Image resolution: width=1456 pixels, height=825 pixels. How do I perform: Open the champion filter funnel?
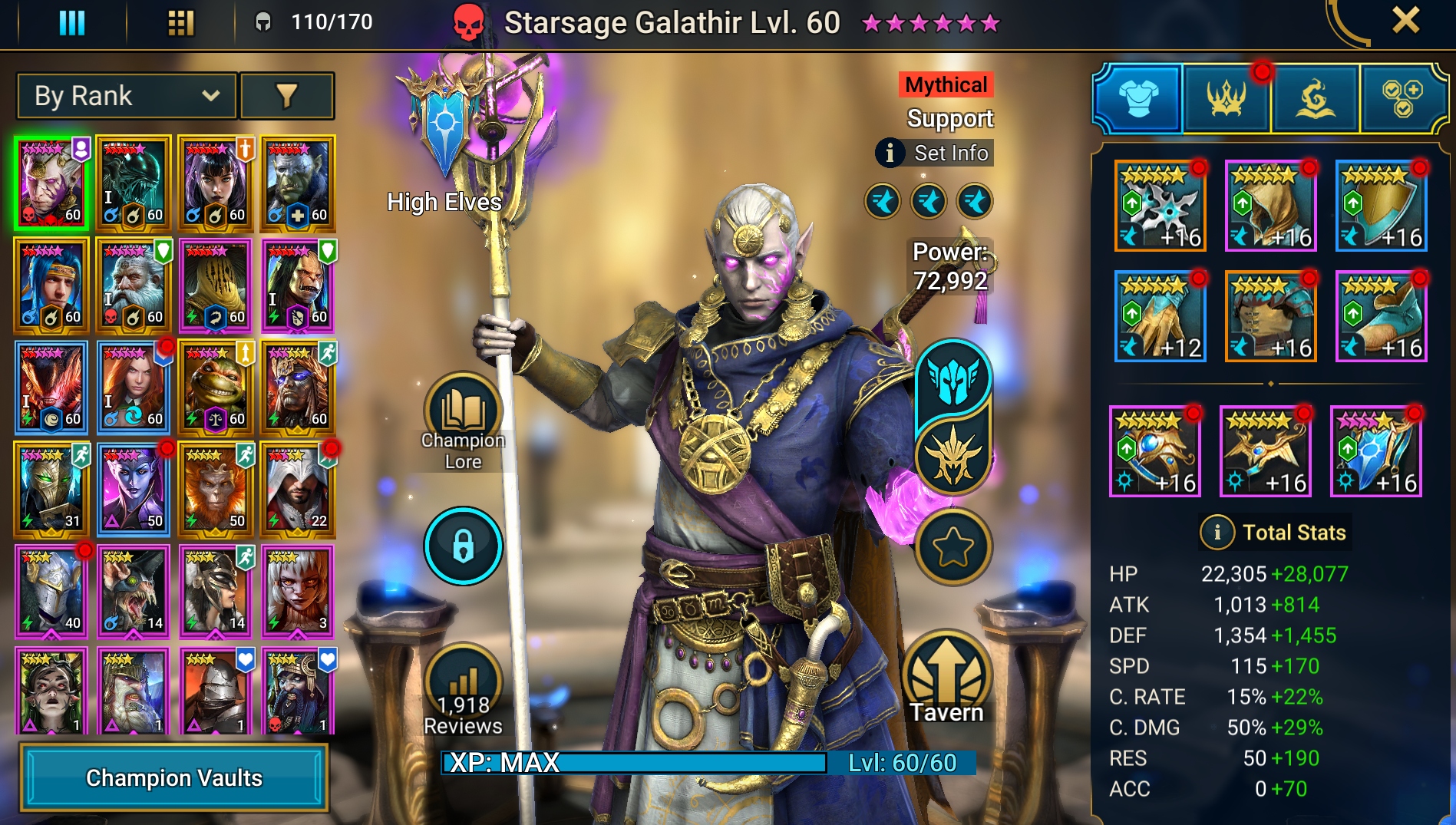point(286,96)
